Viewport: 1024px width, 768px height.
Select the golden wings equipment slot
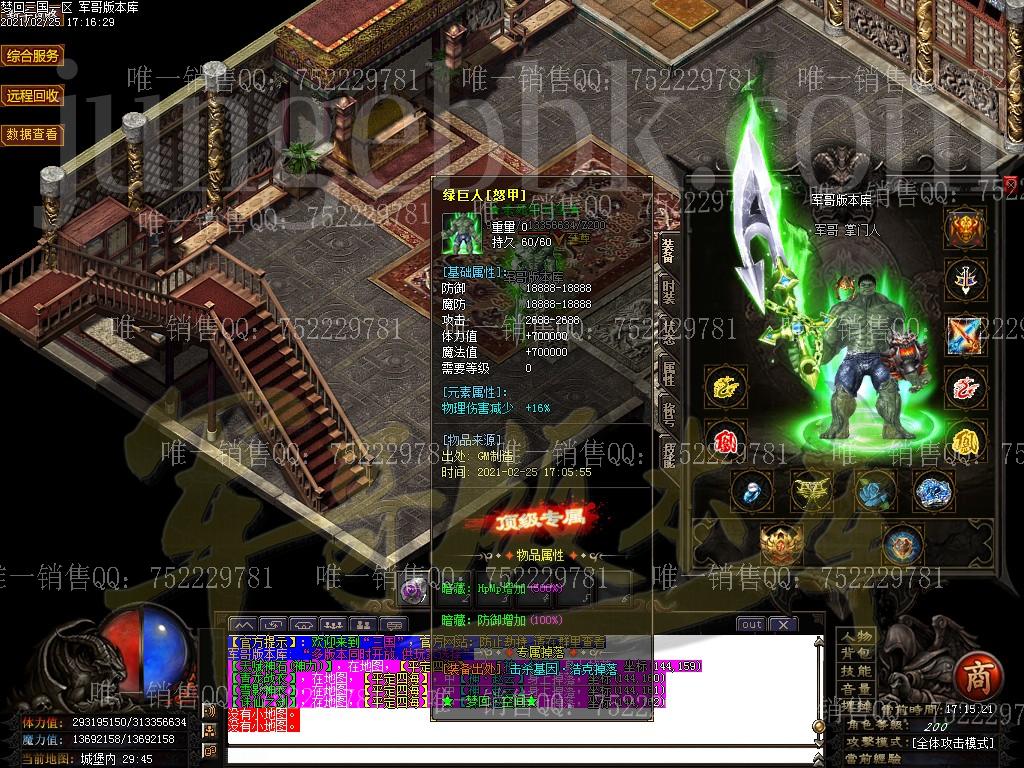pos(810,492)
